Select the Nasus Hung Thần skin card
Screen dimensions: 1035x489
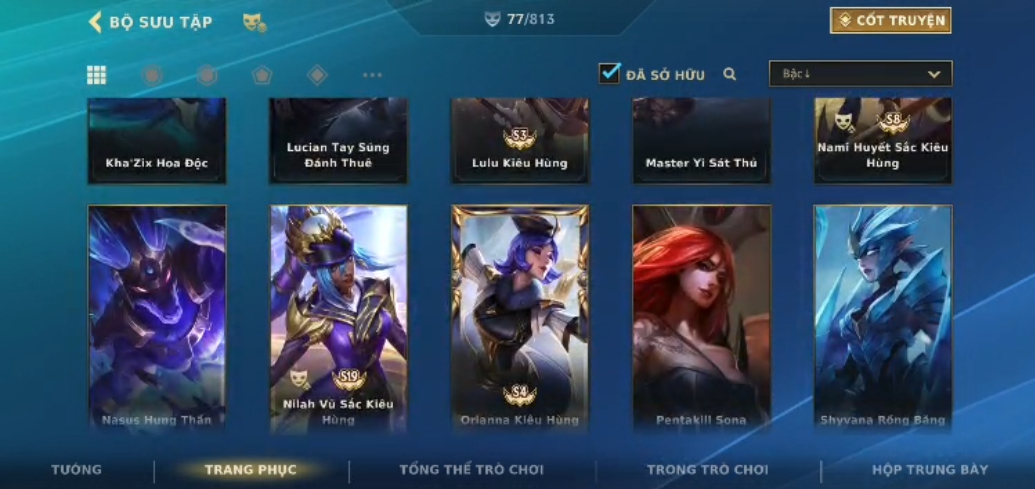click(x=157, y=316)
